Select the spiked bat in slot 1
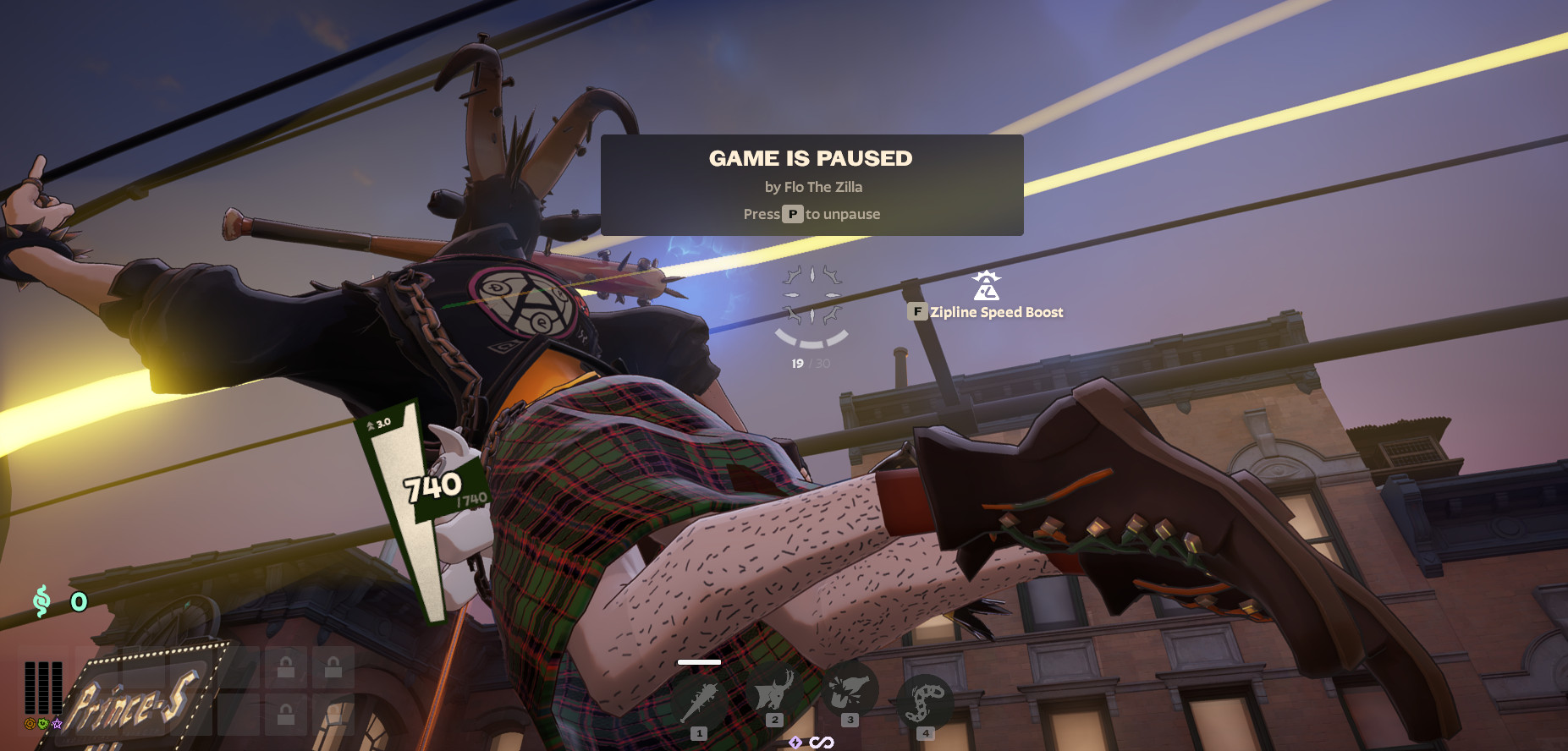 699,698
